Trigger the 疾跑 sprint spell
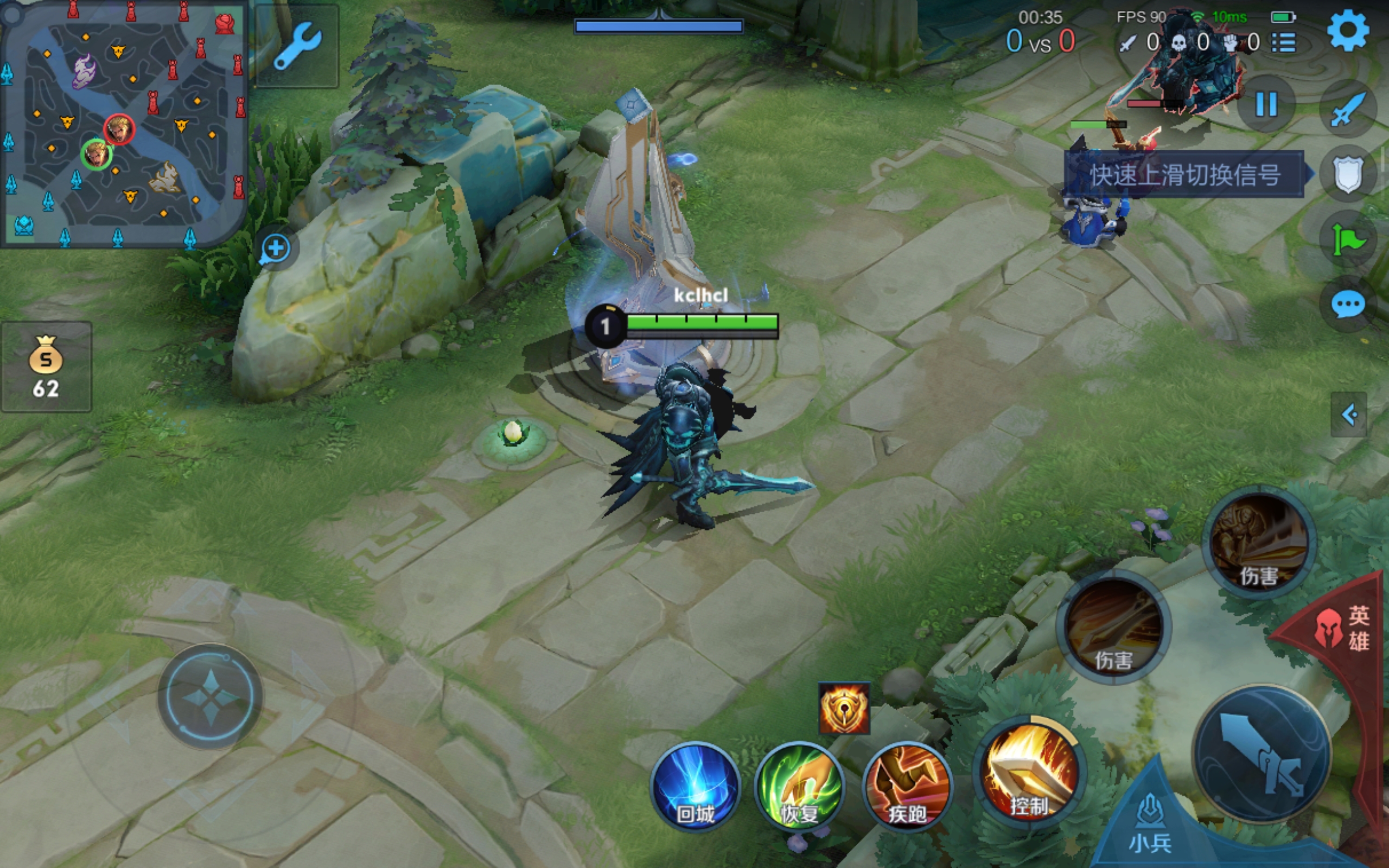 pos(907,787)
